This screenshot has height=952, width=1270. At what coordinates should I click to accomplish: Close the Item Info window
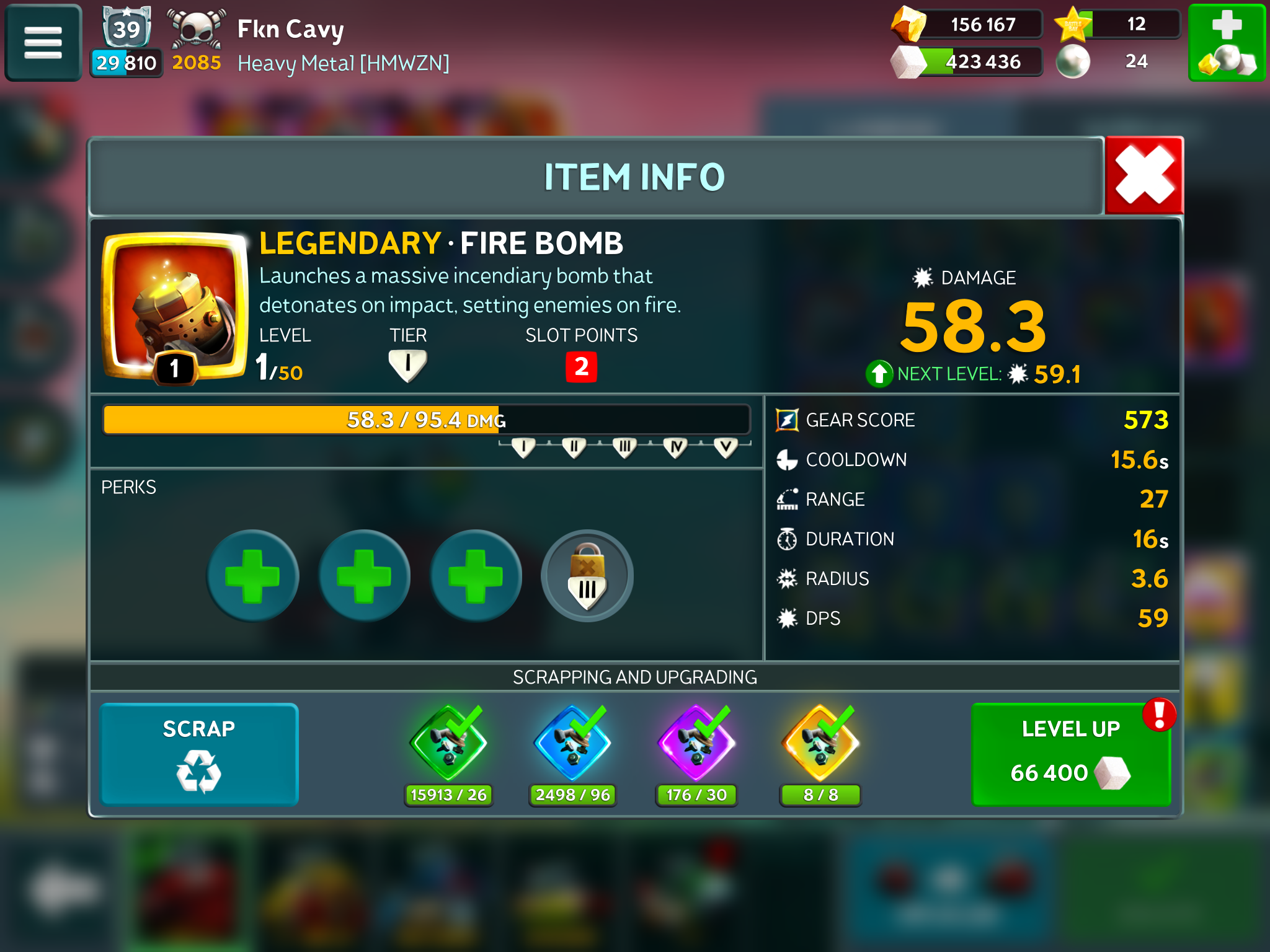[1144, 176]
